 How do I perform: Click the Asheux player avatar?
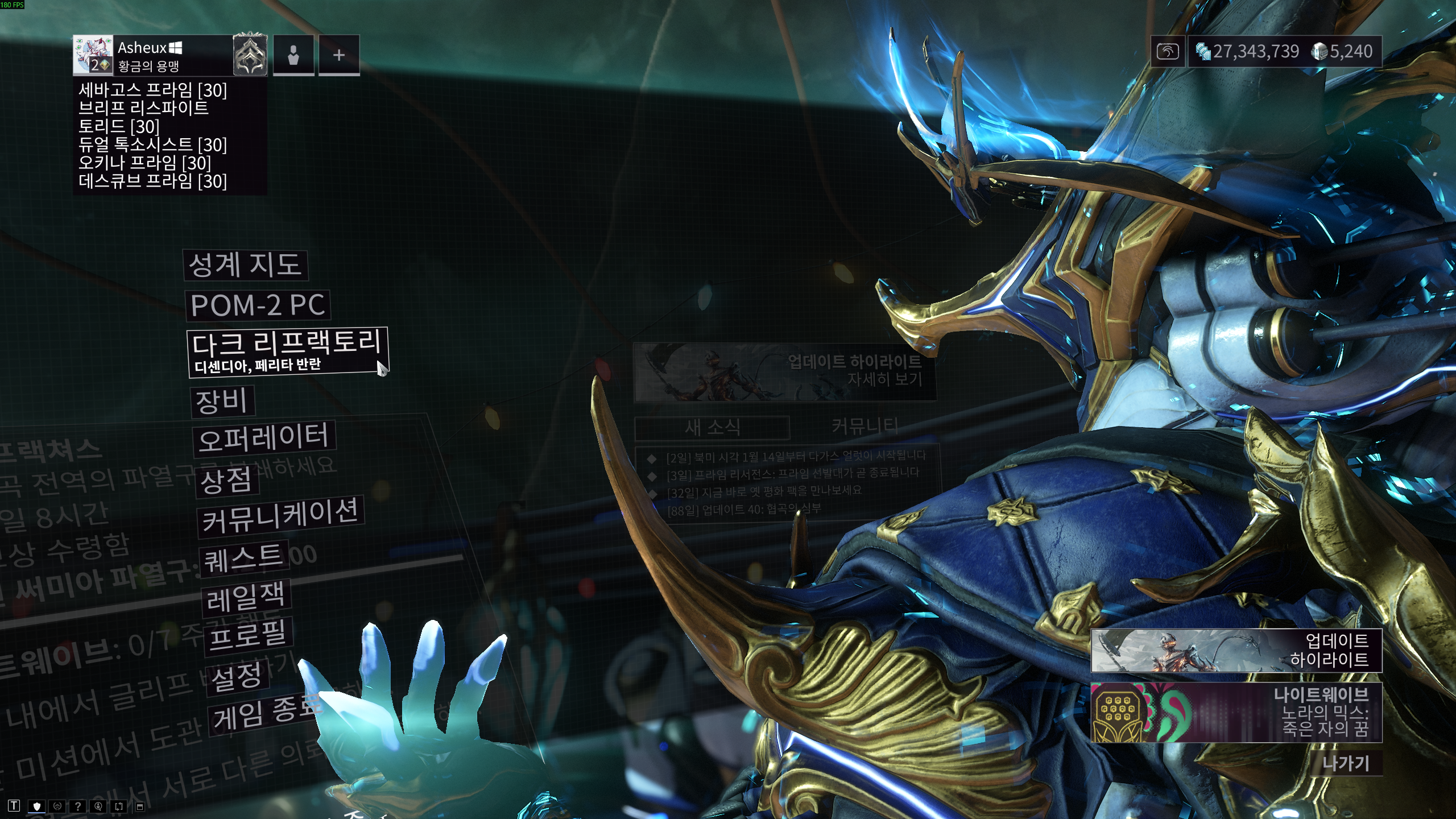(93, 55)
